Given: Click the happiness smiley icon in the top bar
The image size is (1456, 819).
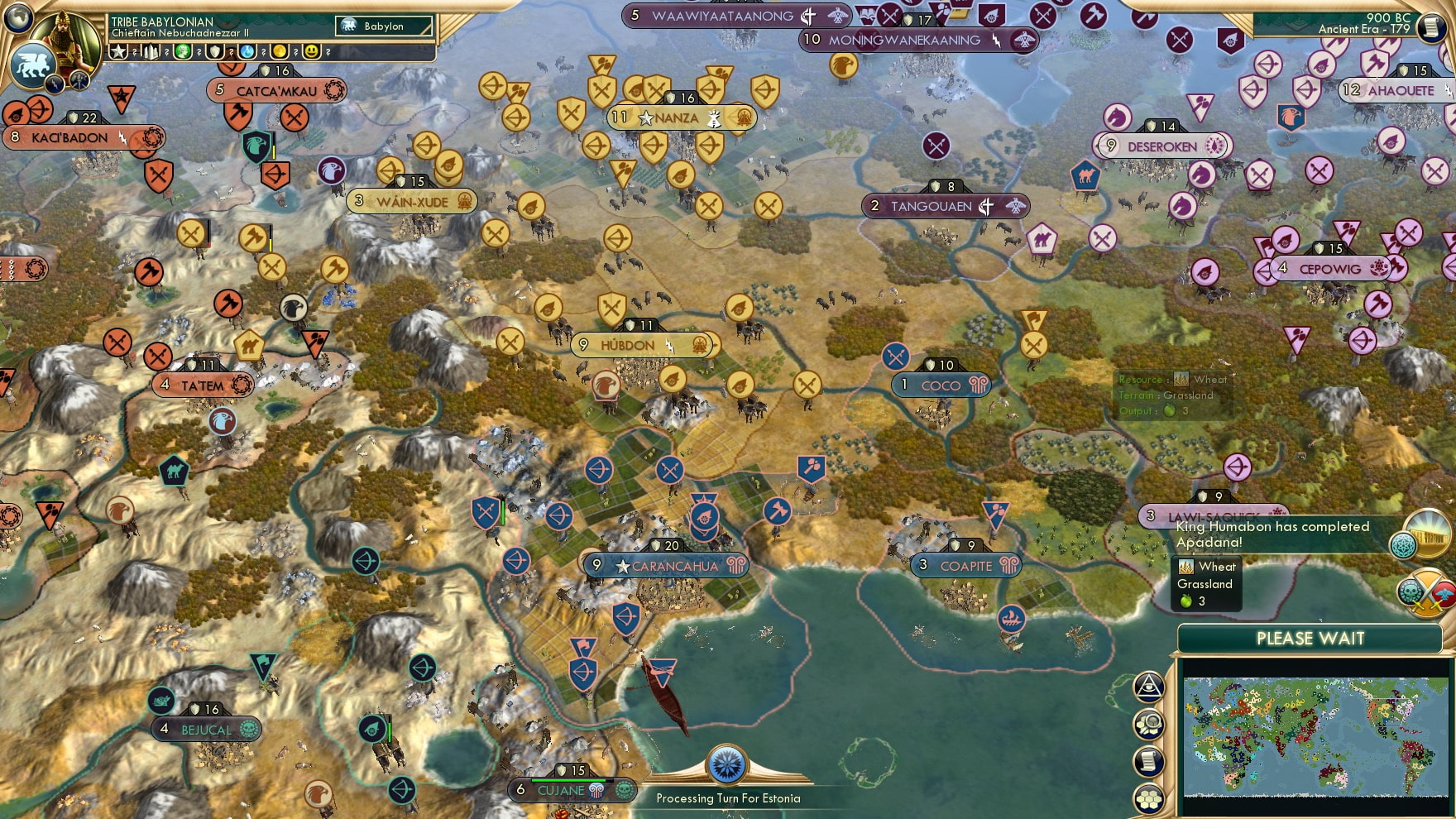Looking at the screenshot, I should pos(310,51).
